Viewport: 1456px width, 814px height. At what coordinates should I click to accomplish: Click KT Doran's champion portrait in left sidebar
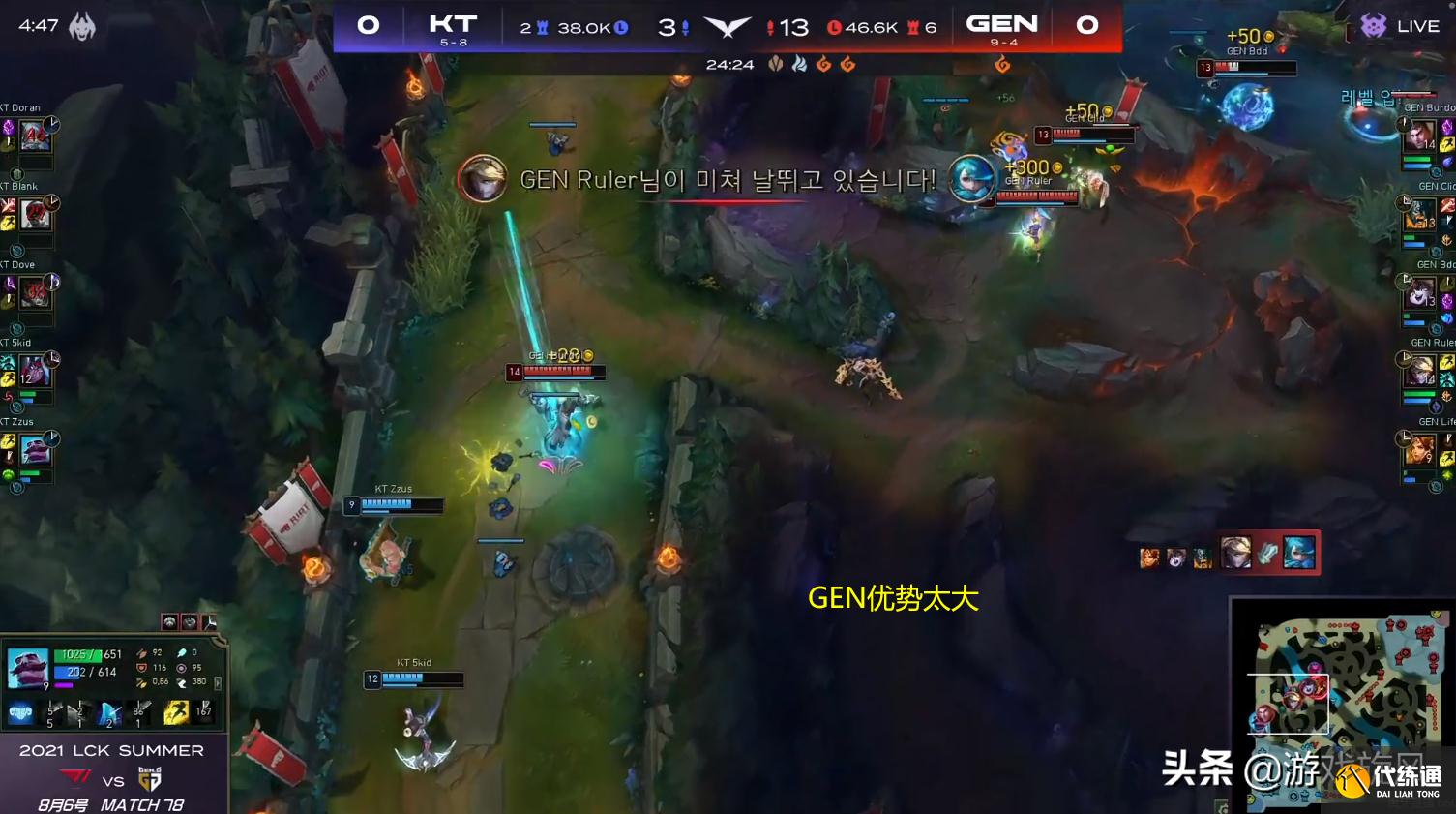coord(35,136)
